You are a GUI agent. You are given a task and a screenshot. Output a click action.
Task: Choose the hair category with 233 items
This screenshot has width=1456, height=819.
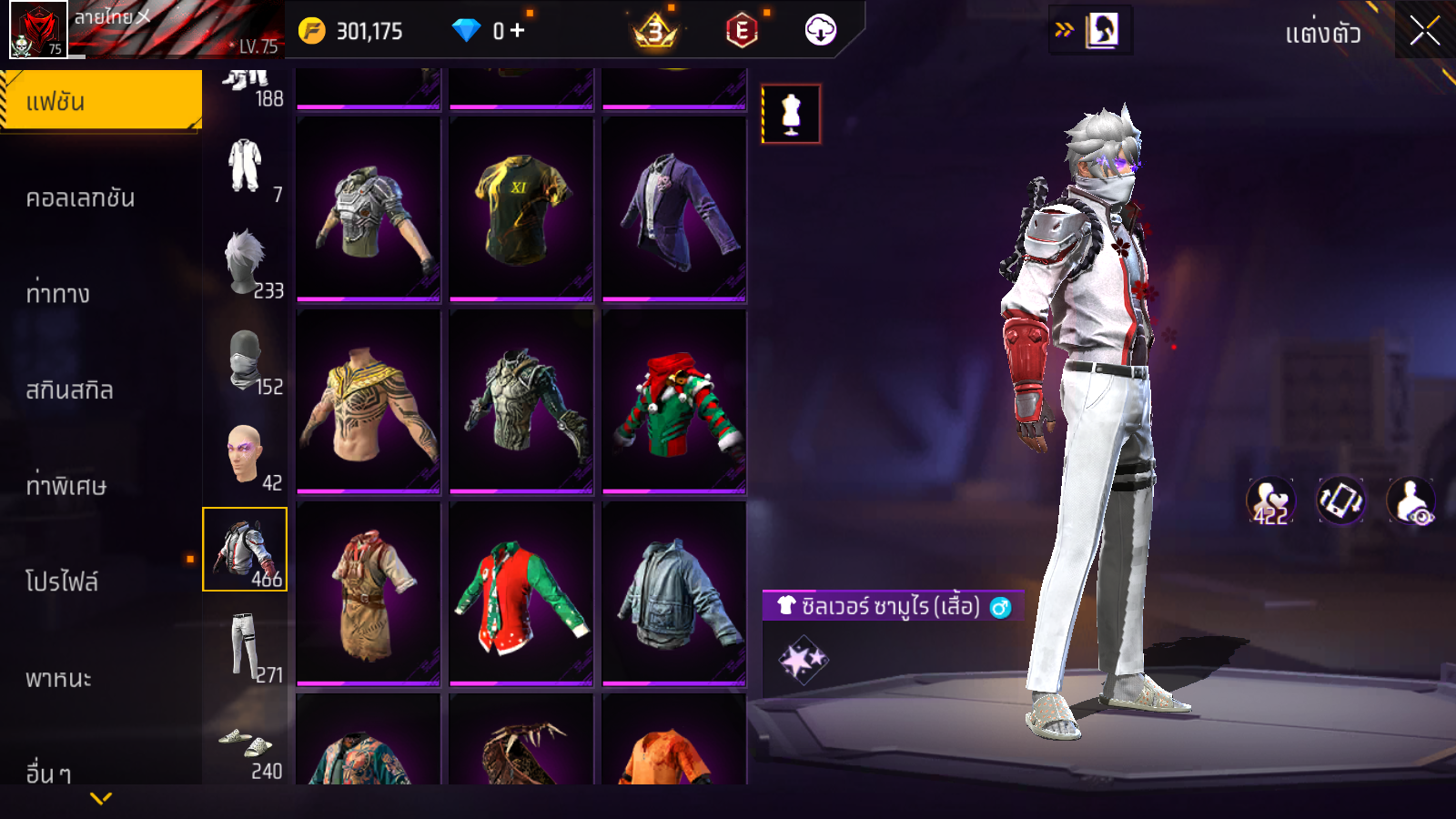246,263
